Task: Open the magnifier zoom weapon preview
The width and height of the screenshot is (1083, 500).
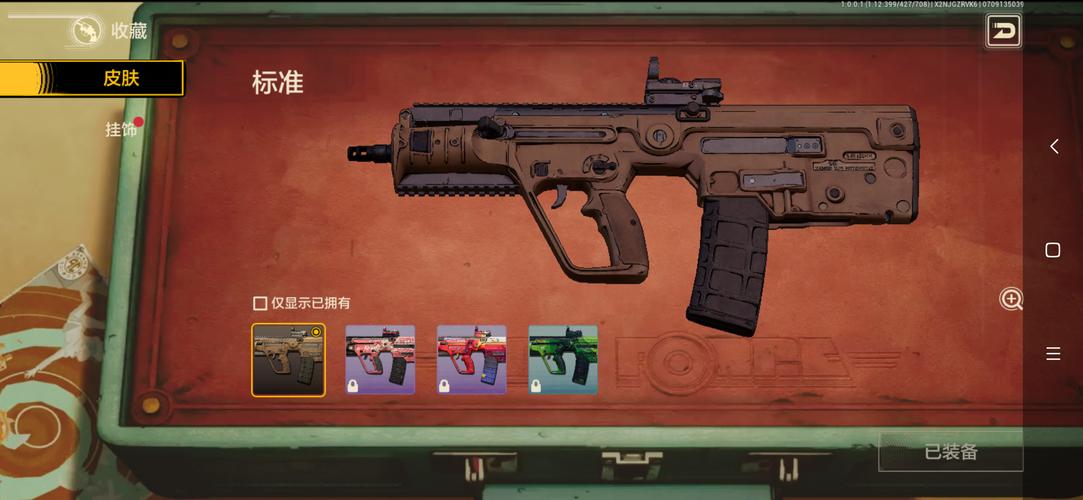Action: tap(1011, 299)
